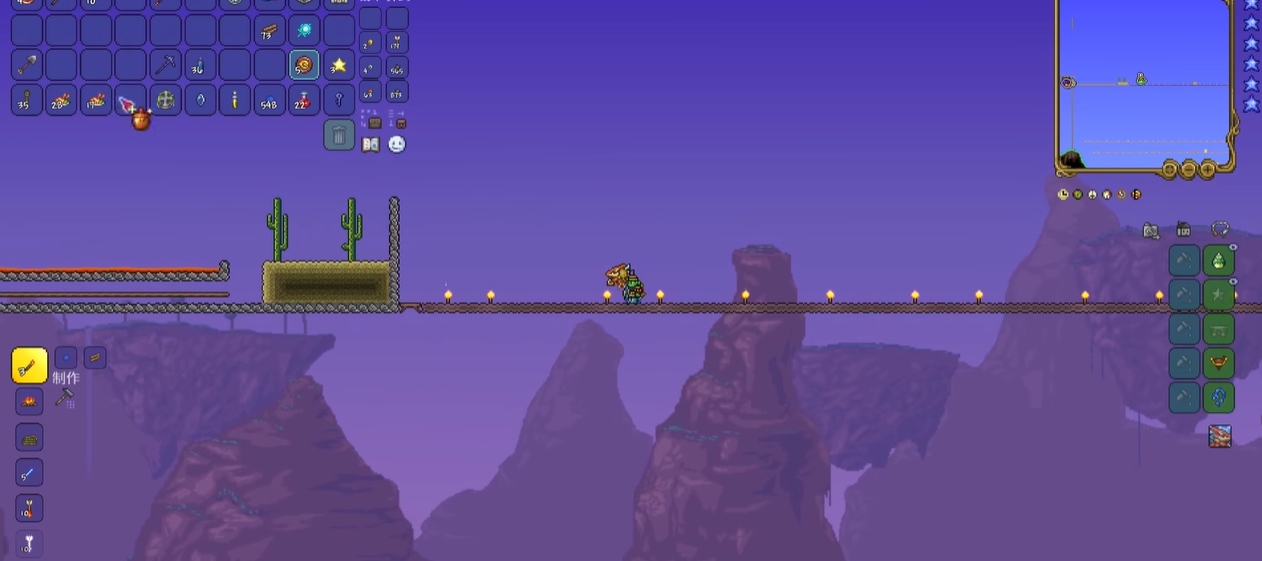This screenshot has width=1262, height=561.
Task: Pick the pickaxe from the inventory
Action: [165, 65]
